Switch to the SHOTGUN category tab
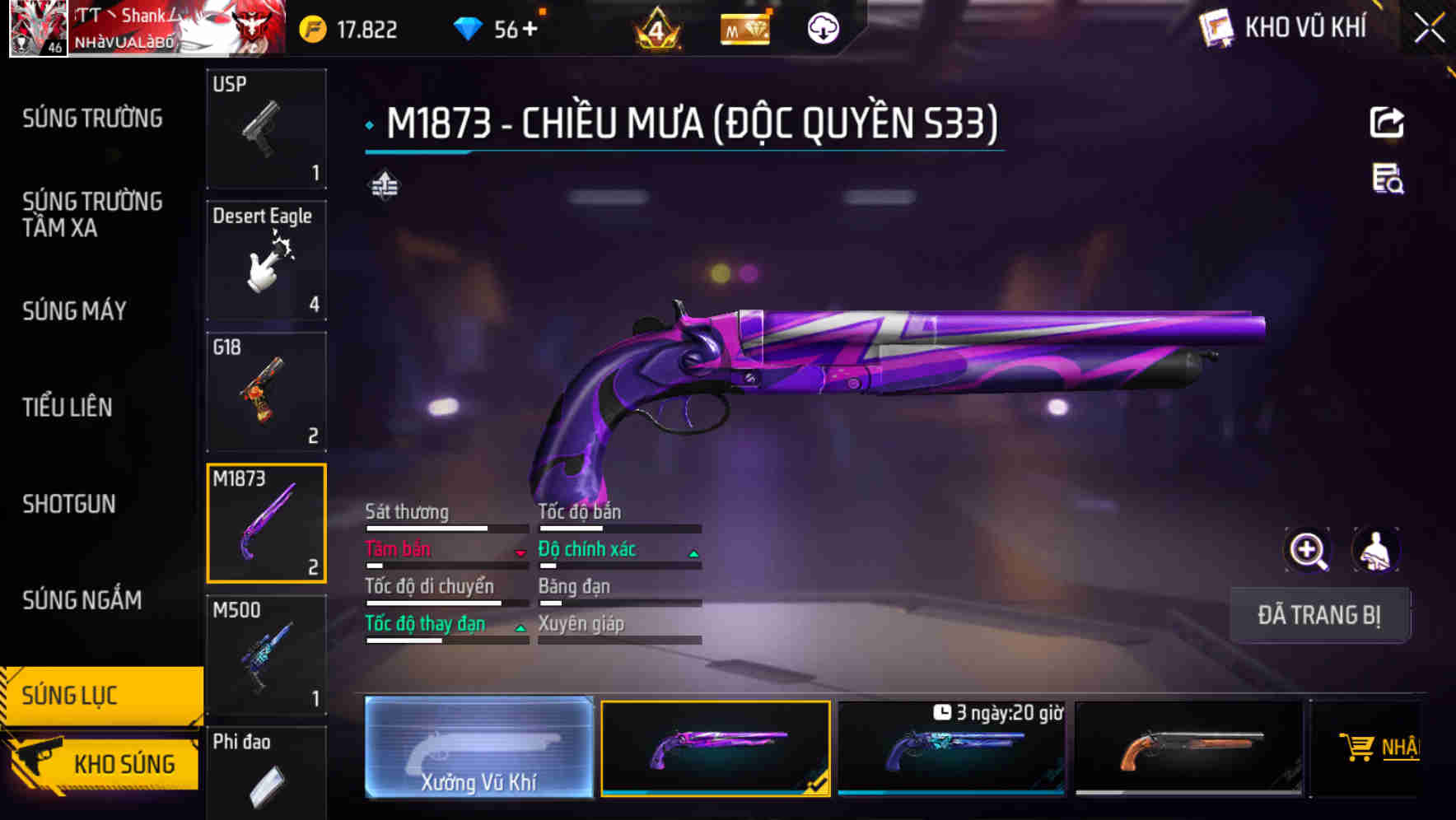This screenshot has width=1456, height=820. tap(69, 503)
